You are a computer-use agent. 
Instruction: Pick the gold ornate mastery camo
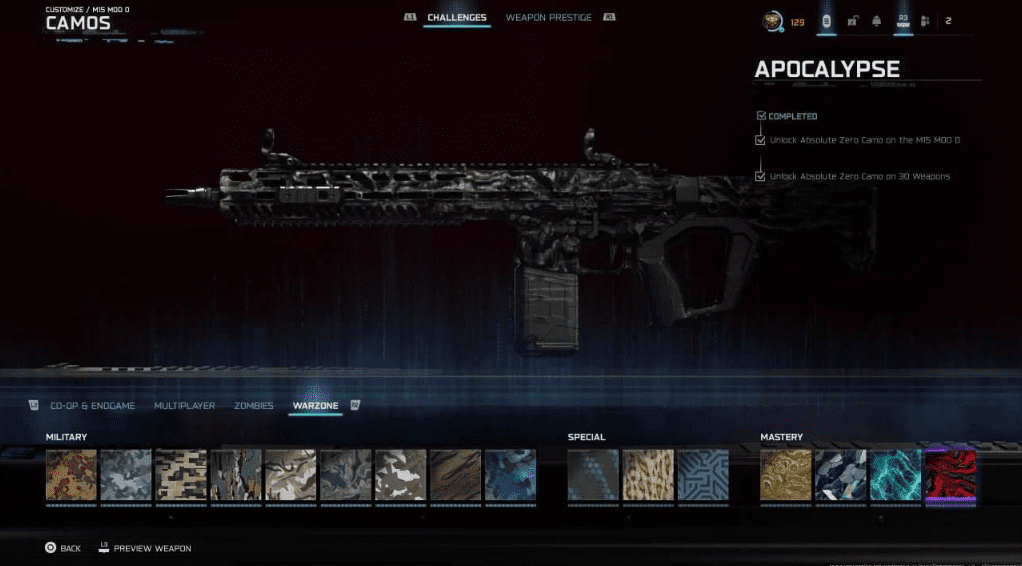pos(786,474)
